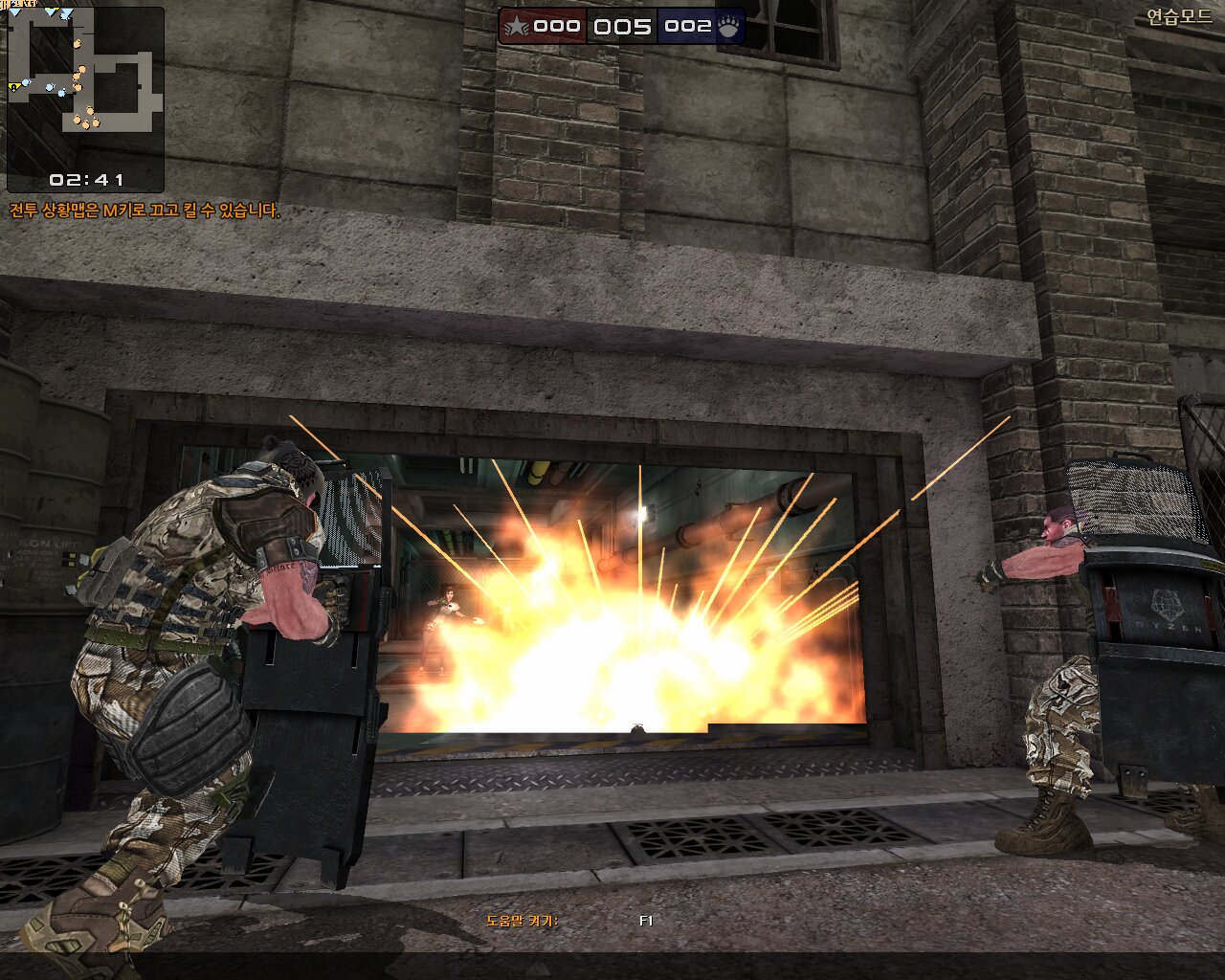Select the red team star emblem icon
Viewport: 1225px width, 980px height.
click(516, 27)
